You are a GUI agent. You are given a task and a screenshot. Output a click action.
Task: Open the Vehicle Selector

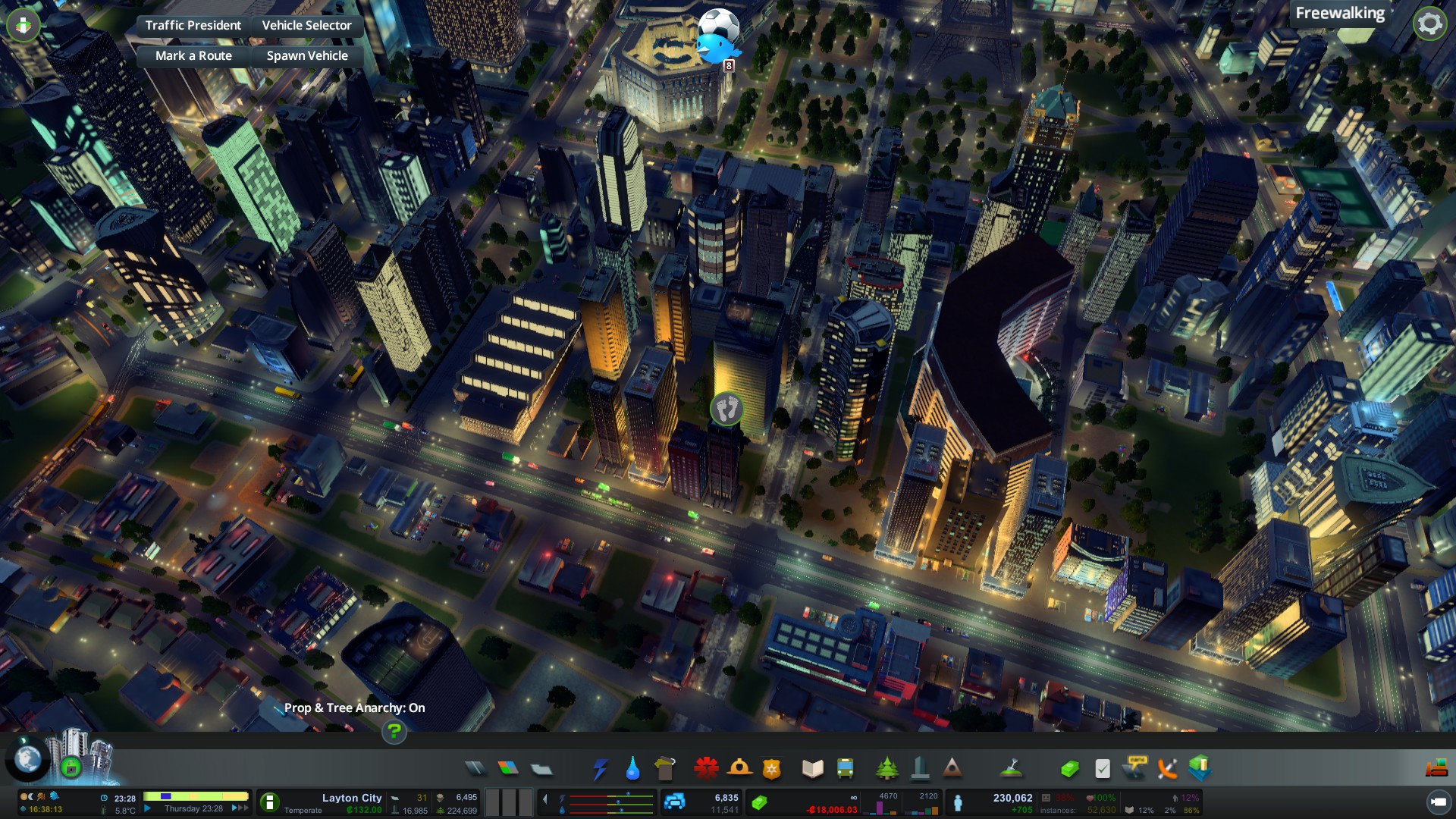[x=306, y=25]
